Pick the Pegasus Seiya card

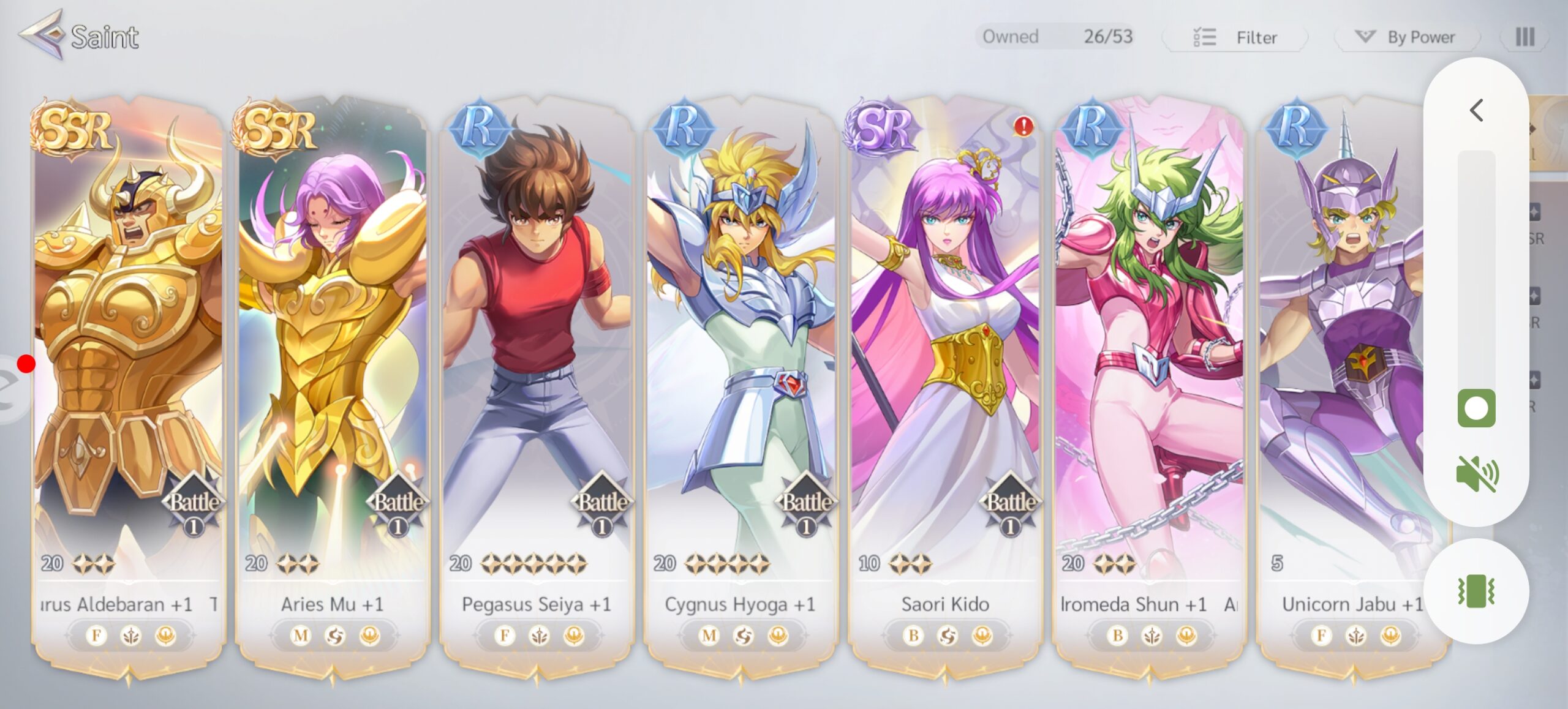[537, 367]
